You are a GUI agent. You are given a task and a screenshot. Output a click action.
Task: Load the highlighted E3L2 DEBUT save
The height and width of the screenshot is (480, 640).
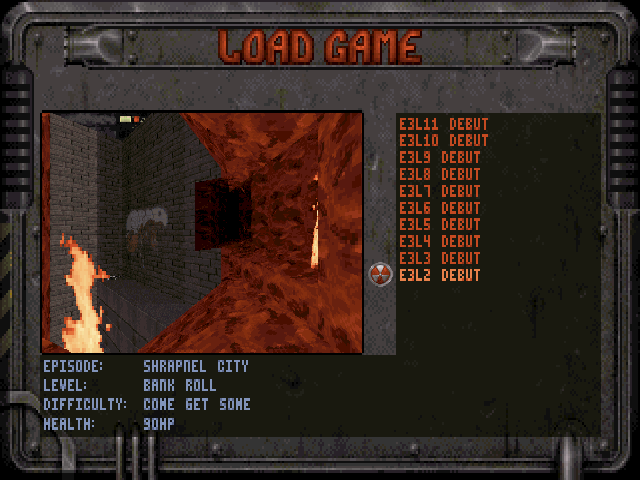click(x=439, y=275)
